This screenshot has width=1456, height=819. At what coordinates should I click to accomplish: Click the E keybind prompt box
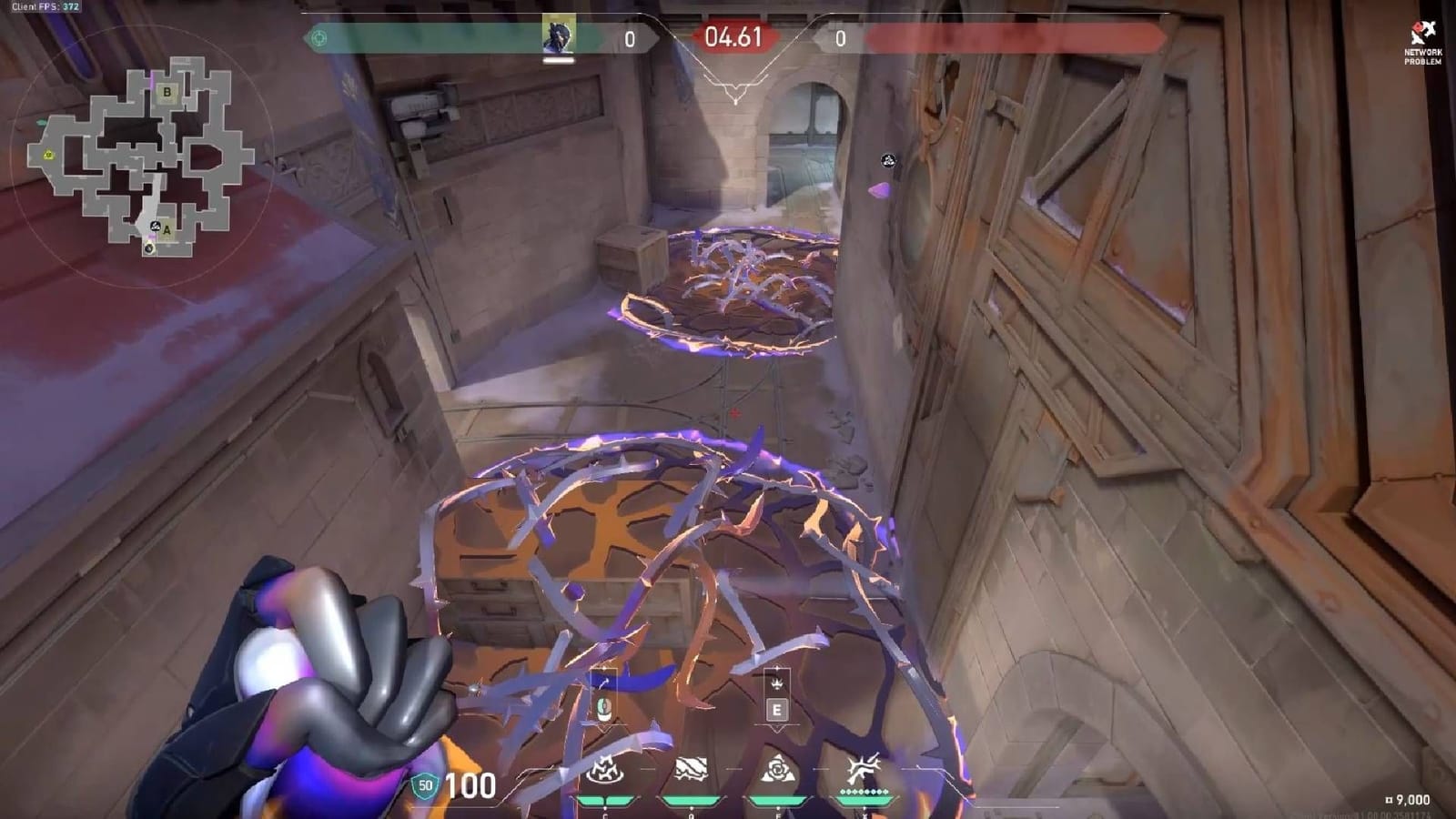pyautogui.click(x=777, y=711)
